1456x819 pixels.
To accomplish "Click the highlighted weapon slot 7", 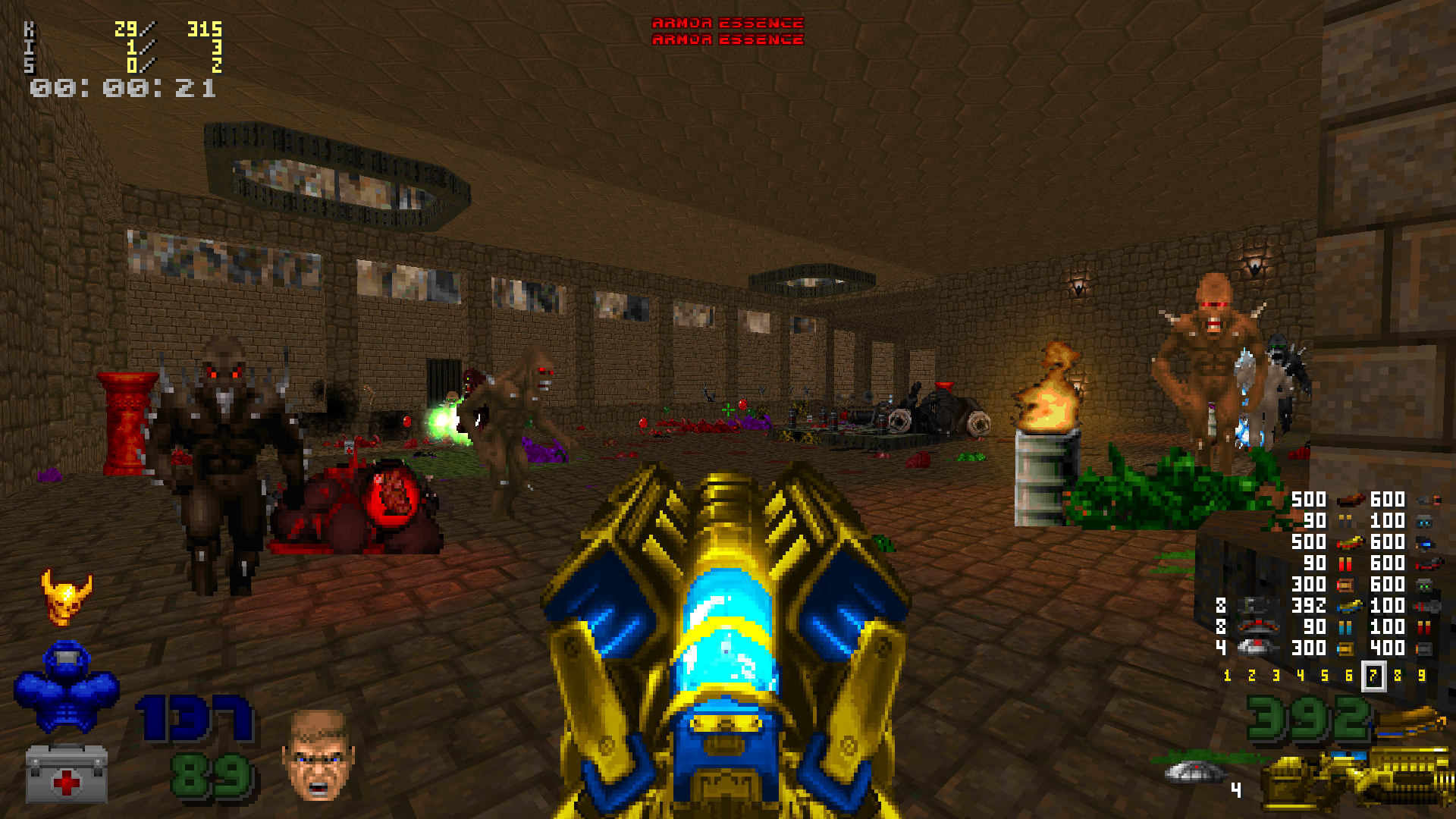I will click(x=1374, y=674).
